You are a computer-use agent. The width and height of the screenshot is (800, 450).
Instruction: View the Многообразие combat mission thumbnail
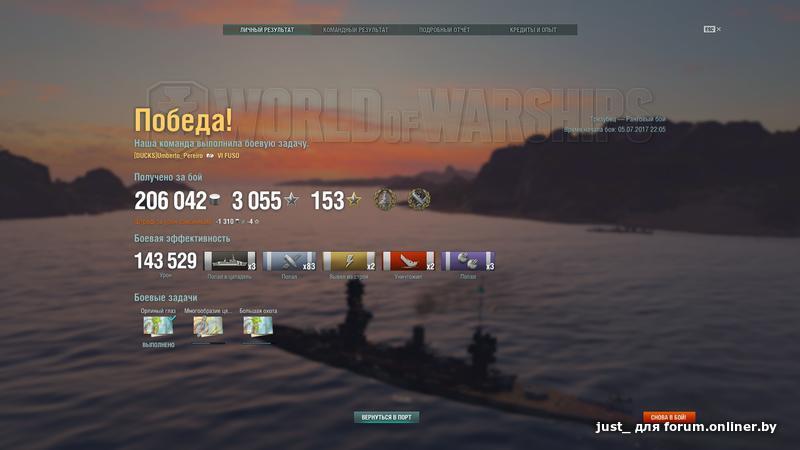208,326
